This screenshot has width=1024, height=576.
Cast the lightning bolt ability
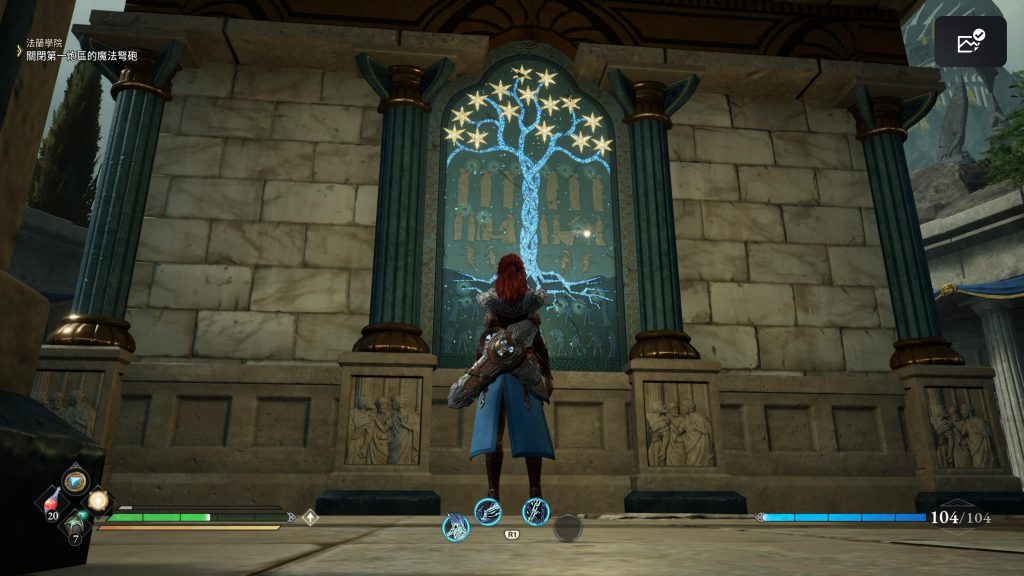click(536, 512)
